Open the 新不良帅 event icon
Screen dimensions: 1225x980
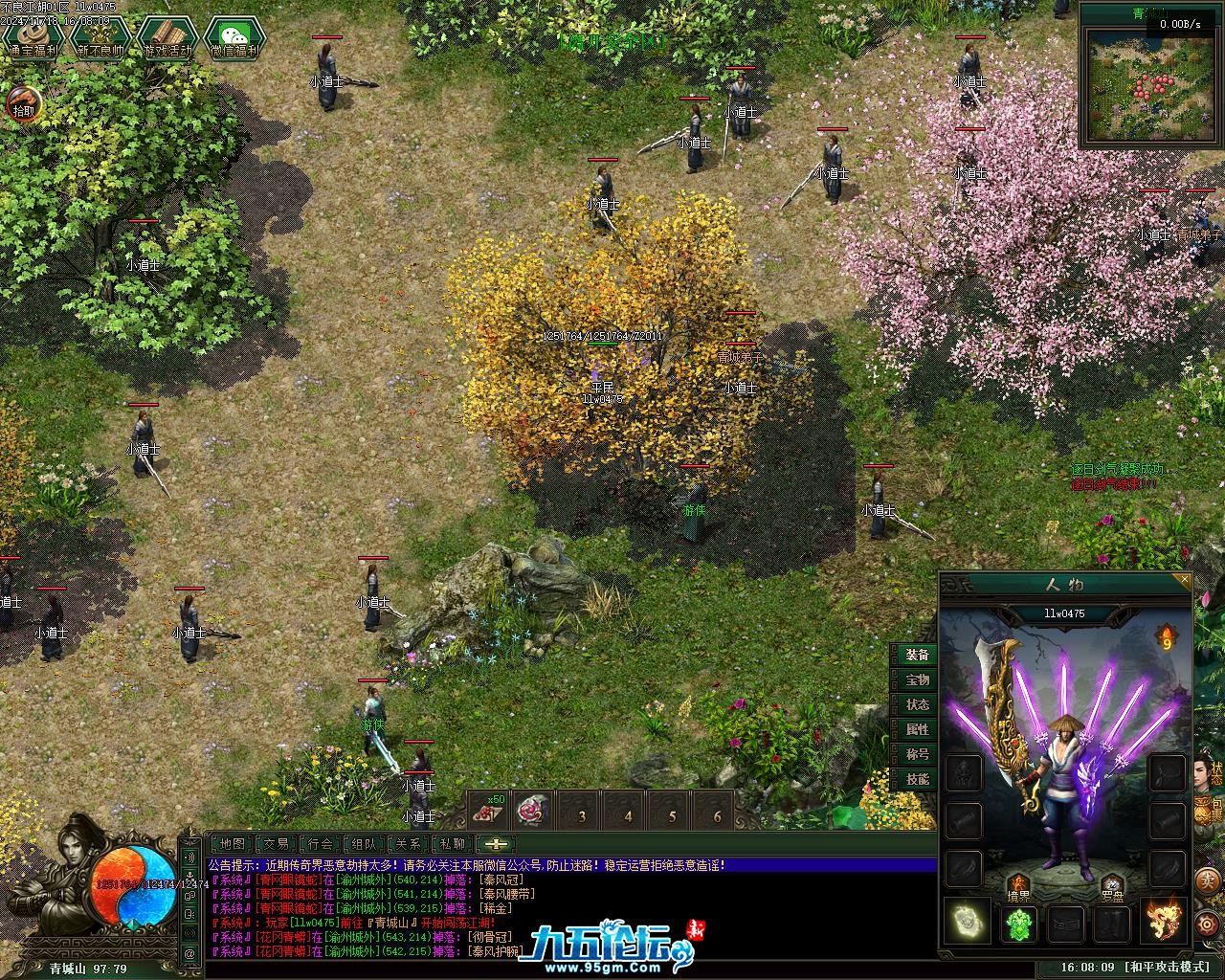[100, 36]
